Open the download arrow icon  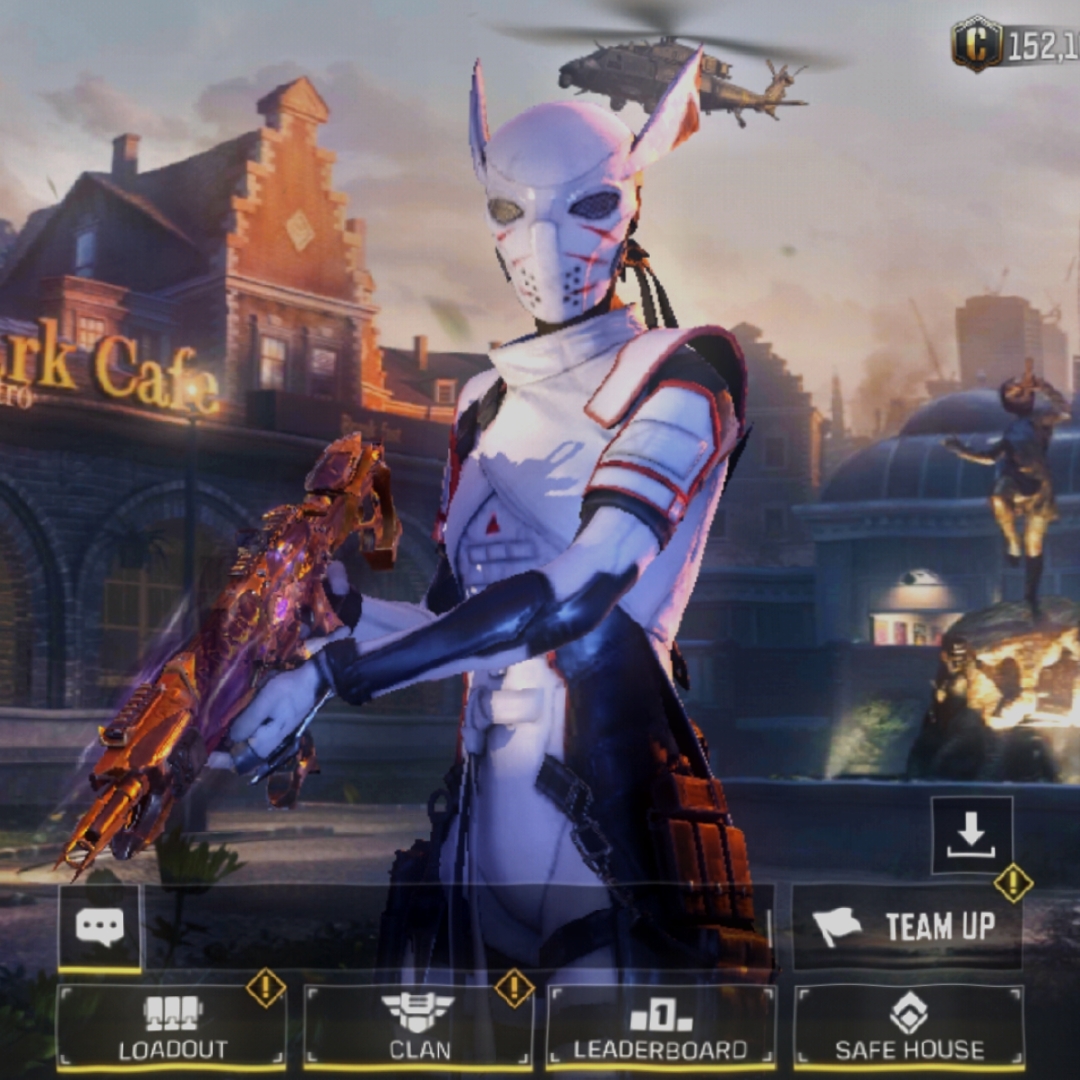click(x=971, y=835)
